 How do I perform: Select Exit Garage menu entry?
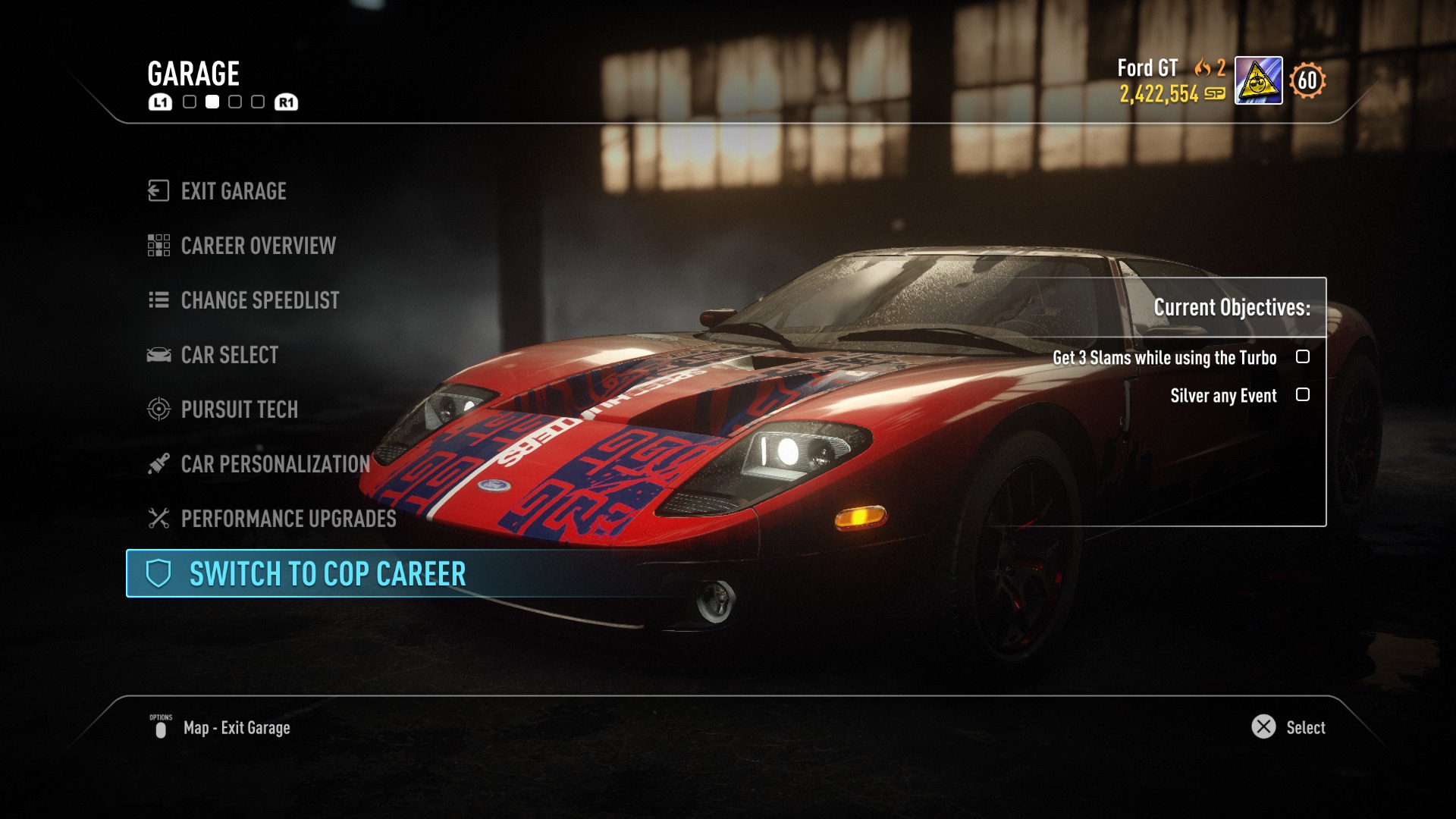(233, 191)
